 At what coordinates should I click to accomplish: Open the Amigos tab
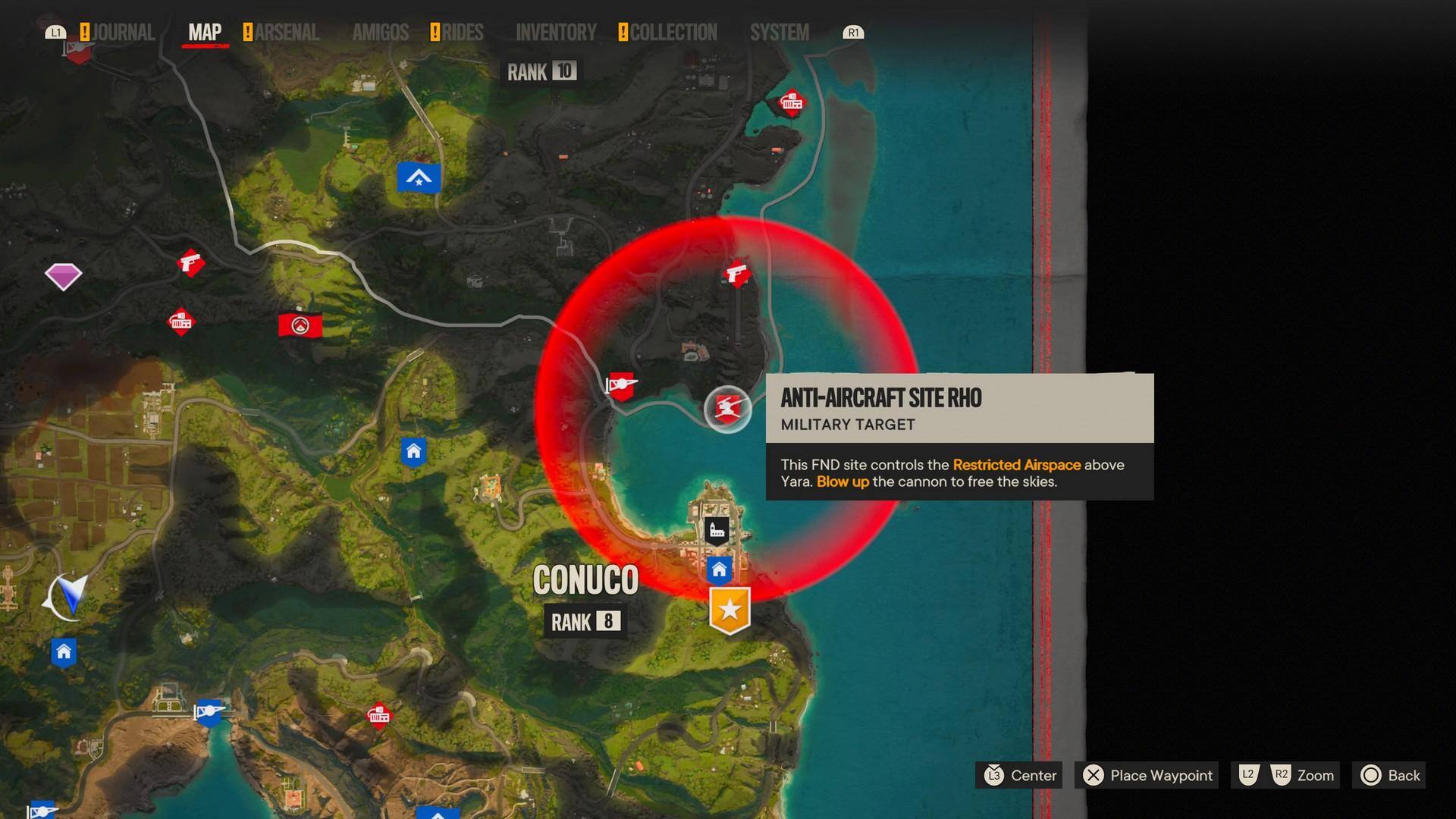point(380,33)
